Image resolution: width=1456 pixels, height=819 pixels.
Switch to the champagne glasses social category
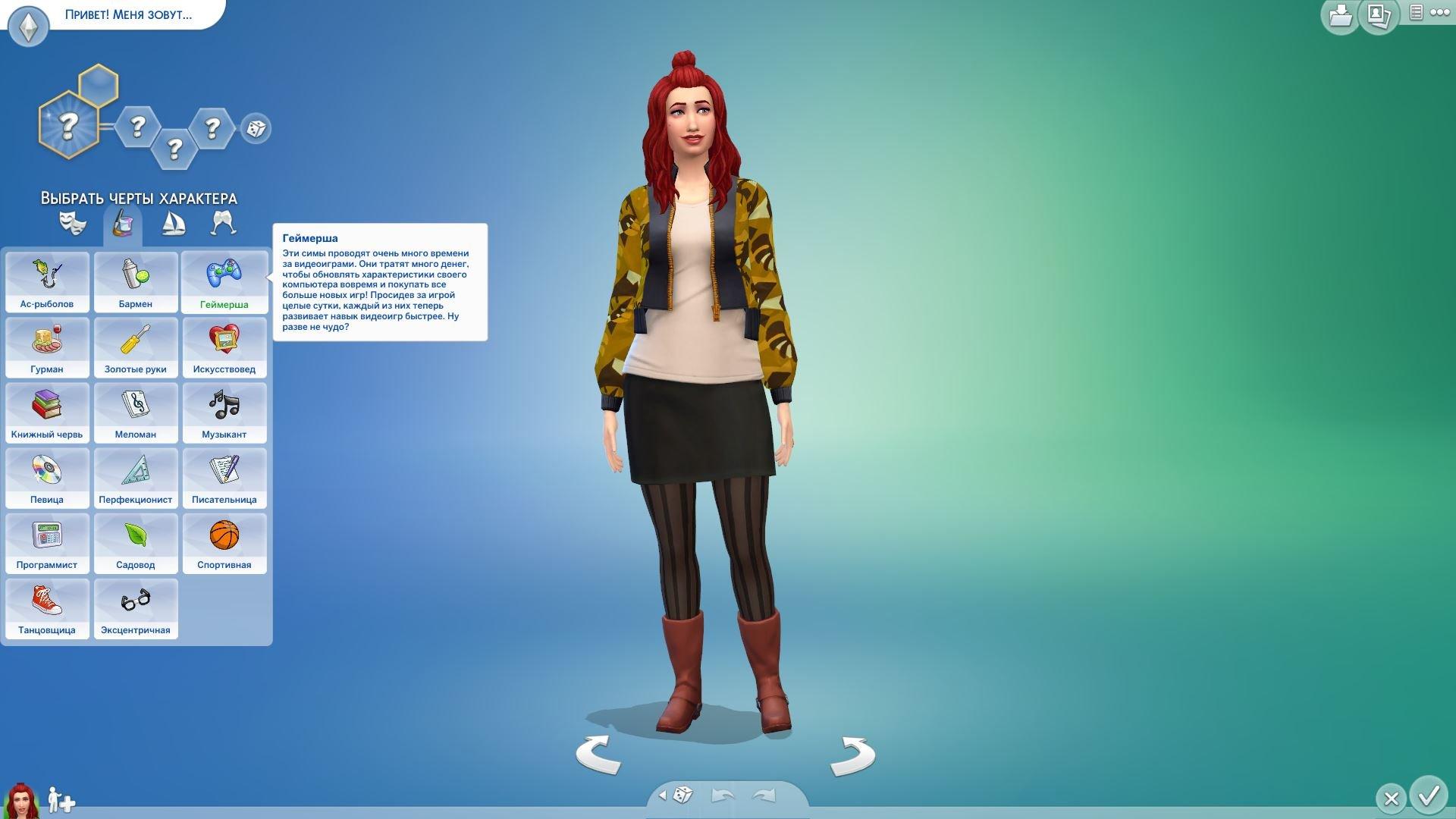coord(223,223)
